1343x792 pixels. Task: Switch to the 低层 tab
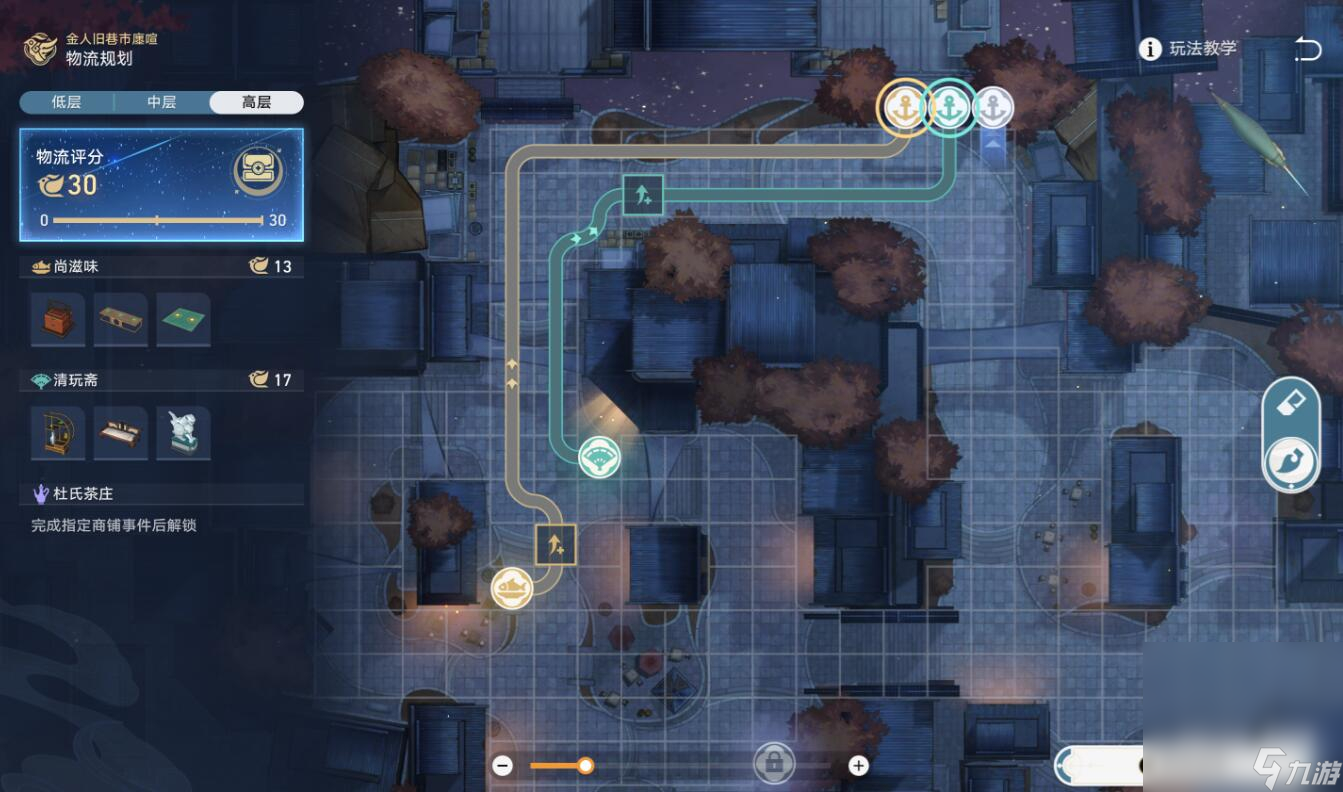66,102
